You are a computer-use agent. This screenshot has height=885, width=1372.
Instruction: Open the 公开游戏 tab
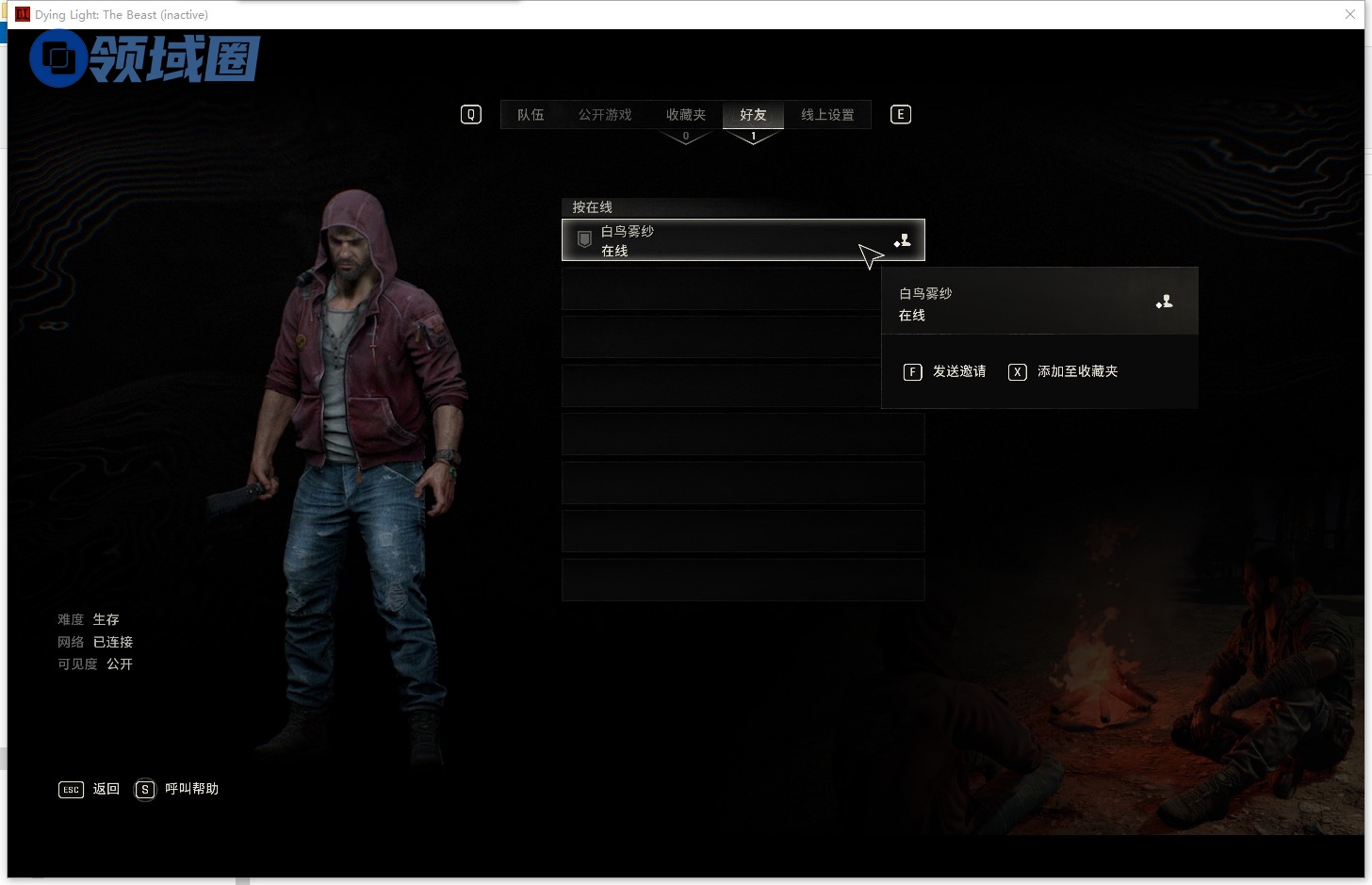[605, 115]
